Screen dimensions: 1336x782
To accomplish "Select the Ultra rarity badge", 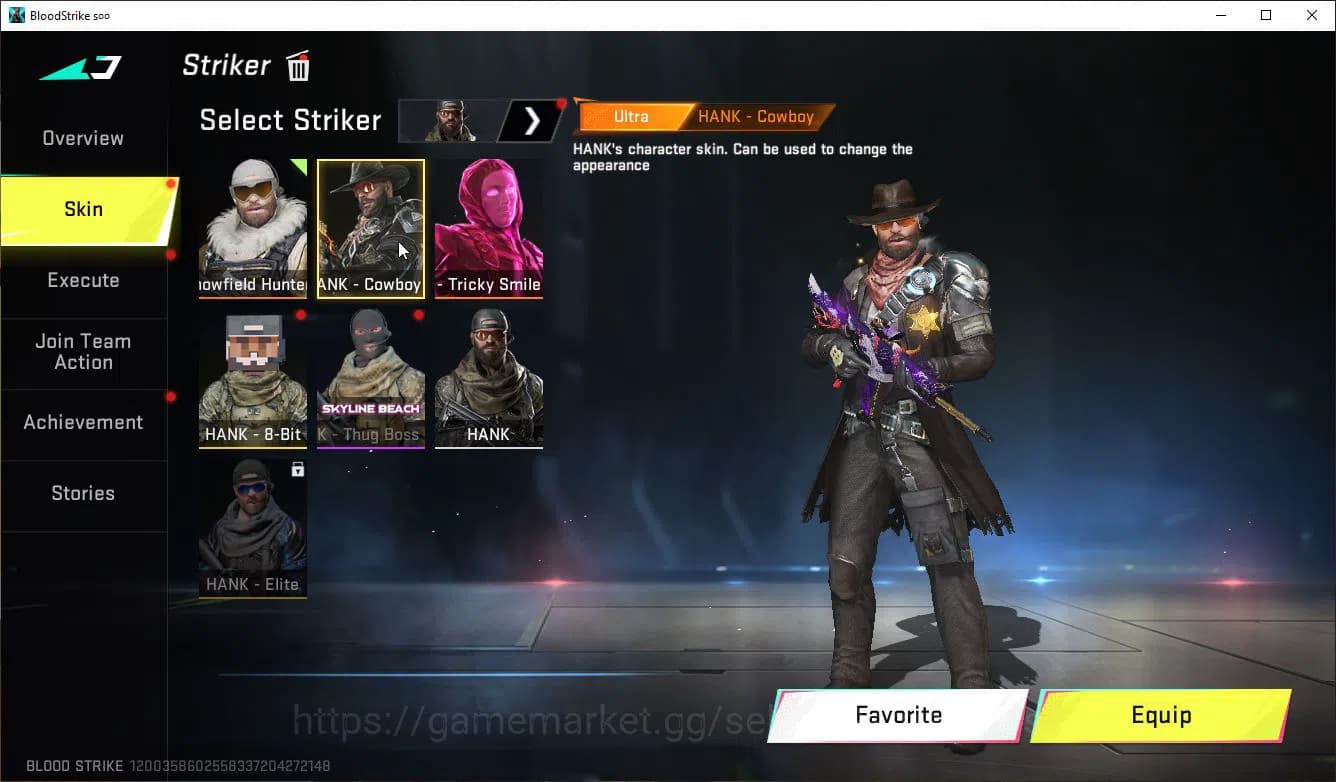I will pos(631,117).
